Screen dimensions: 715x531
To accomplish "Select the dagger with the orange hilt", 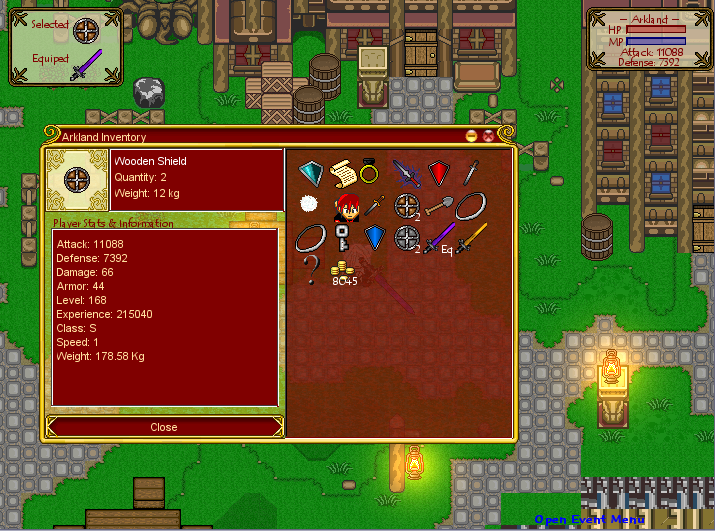I will click(x=374, y=205).
